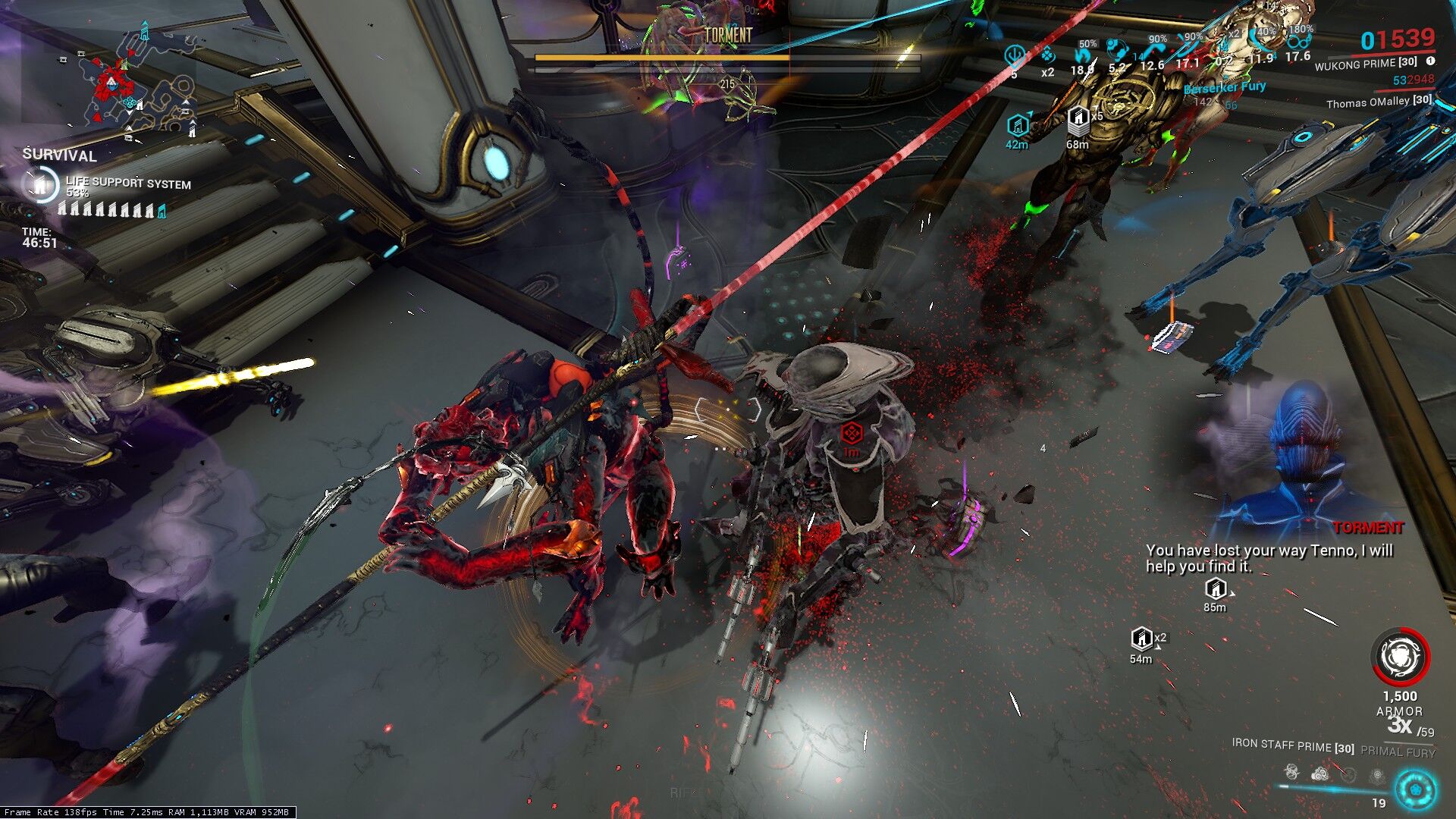This screenshot has height=819, width=1456.
Task: Activate the glowing Primal Fury ability icon
Action: 1415,790
